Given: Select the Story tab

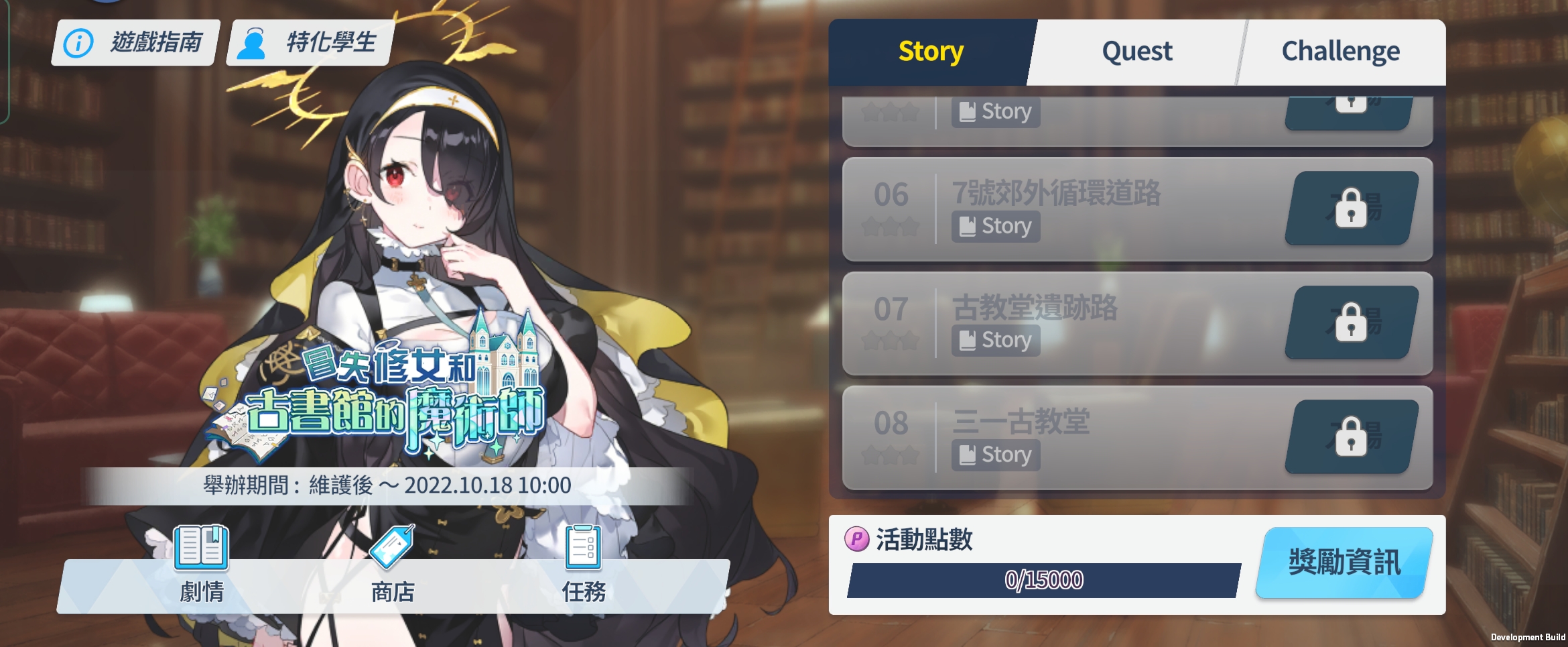Looking at the screenshot, I should (931, 52).
